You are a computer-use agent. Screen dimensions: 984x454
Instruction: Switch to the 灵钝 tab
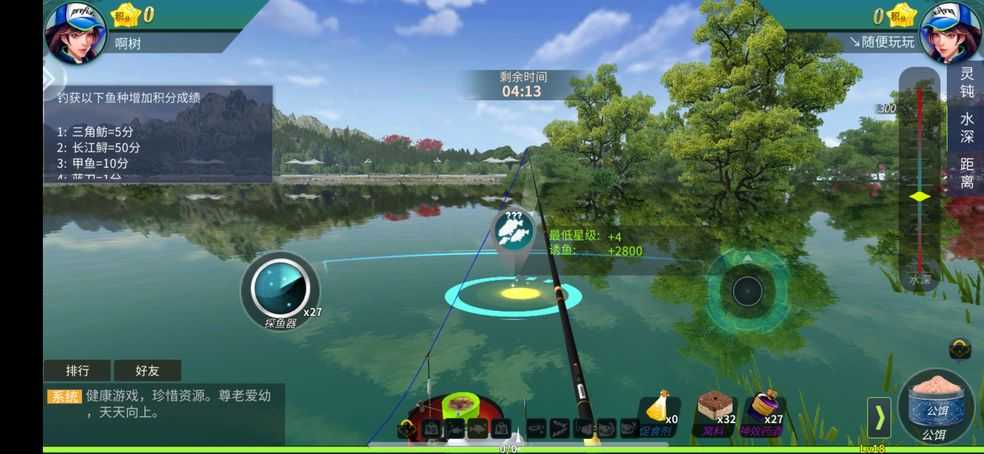pos(966,83)
